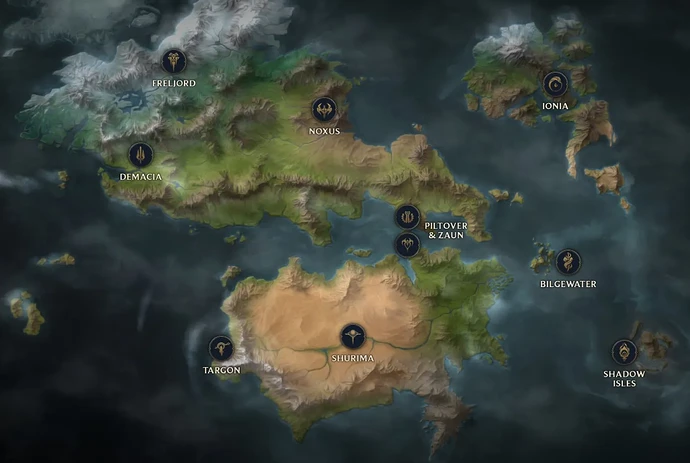Select the Shadow Isles region marker
Viewport: 690px width, 463px height.
625,351
